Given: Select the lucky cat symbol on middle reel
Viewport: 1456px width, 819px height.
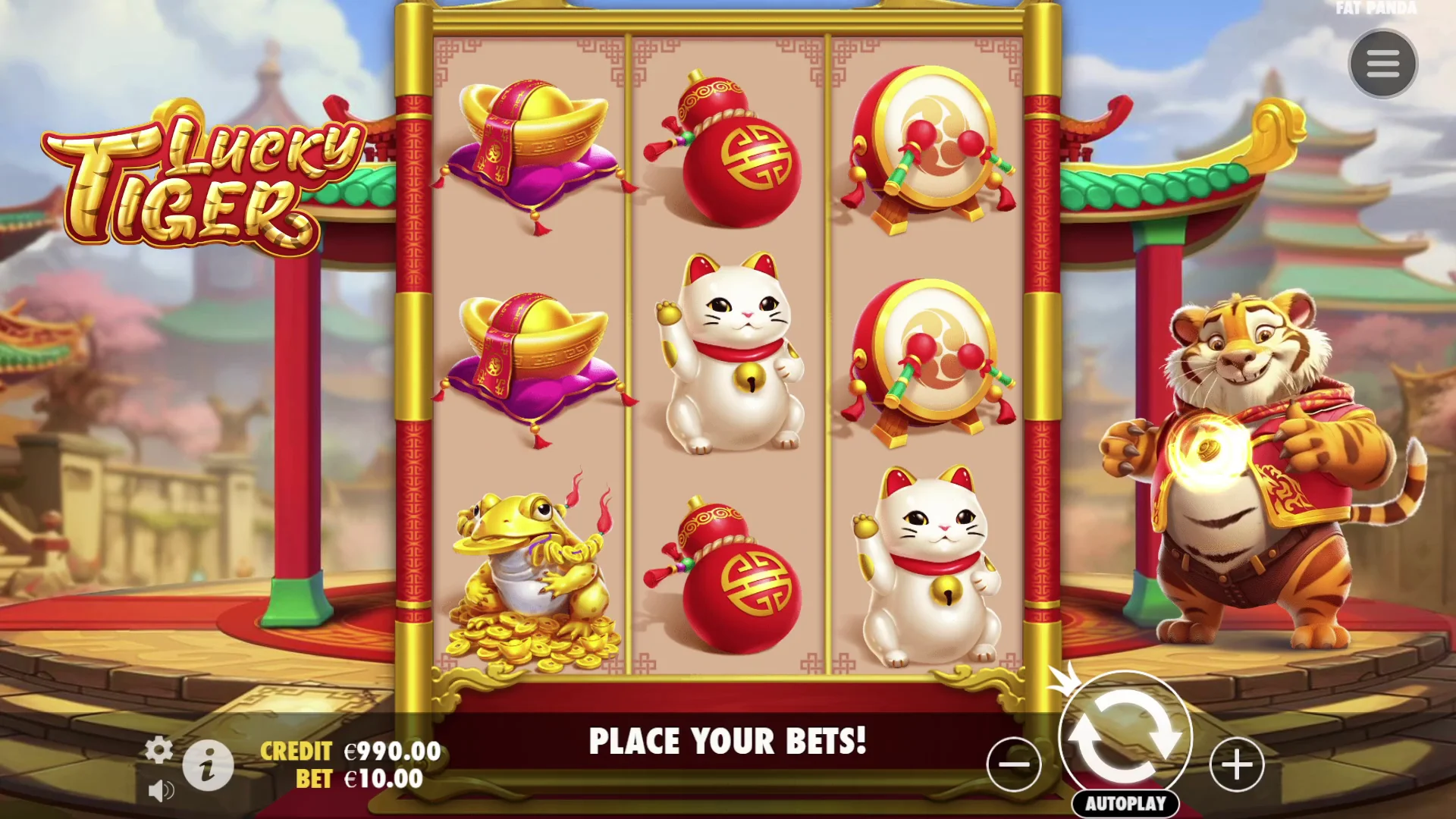Looking at the screenshot, I should (x=730, y=356).
